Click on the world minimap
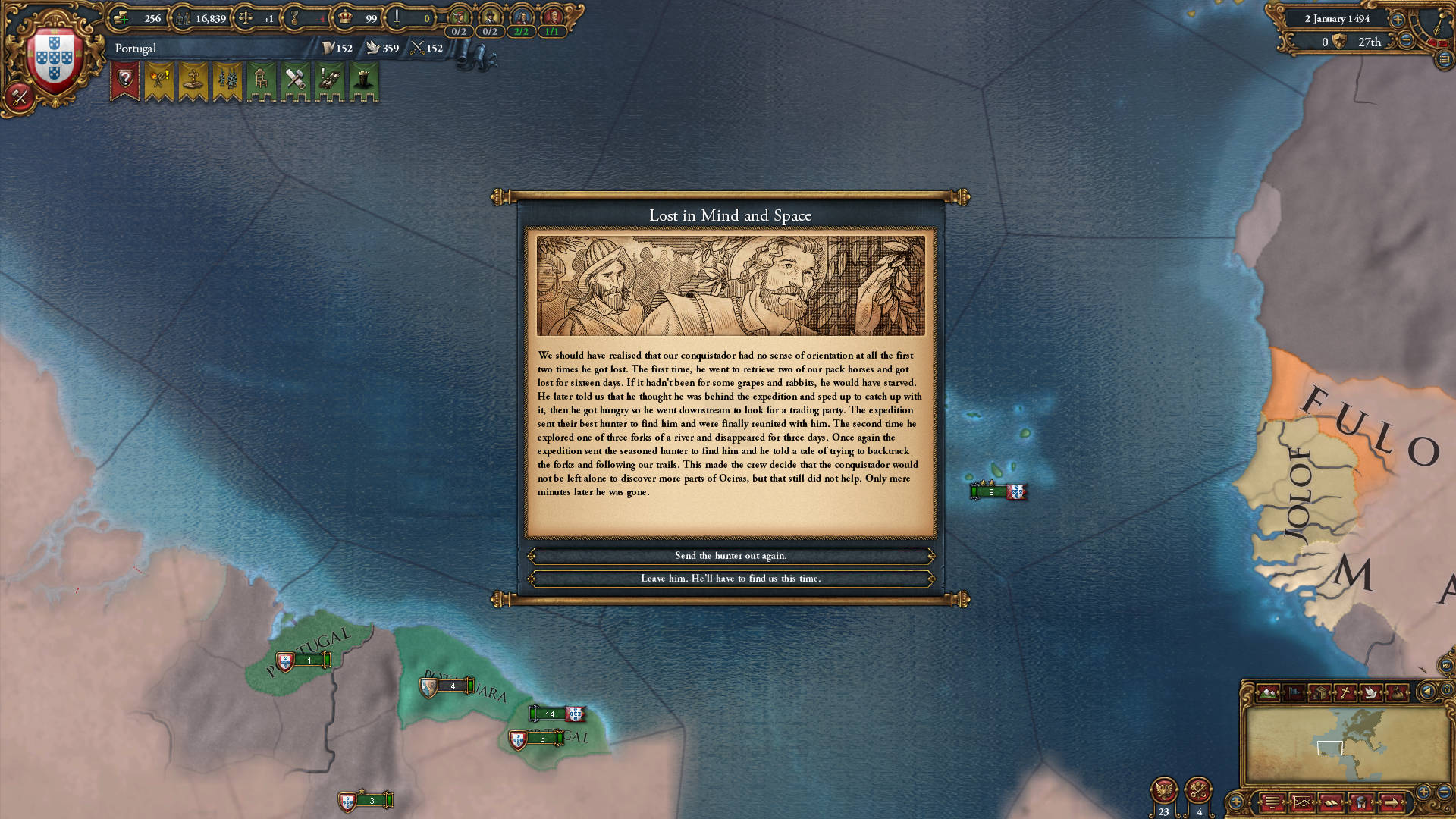1456x819 pixels. tap(1348, 746)
